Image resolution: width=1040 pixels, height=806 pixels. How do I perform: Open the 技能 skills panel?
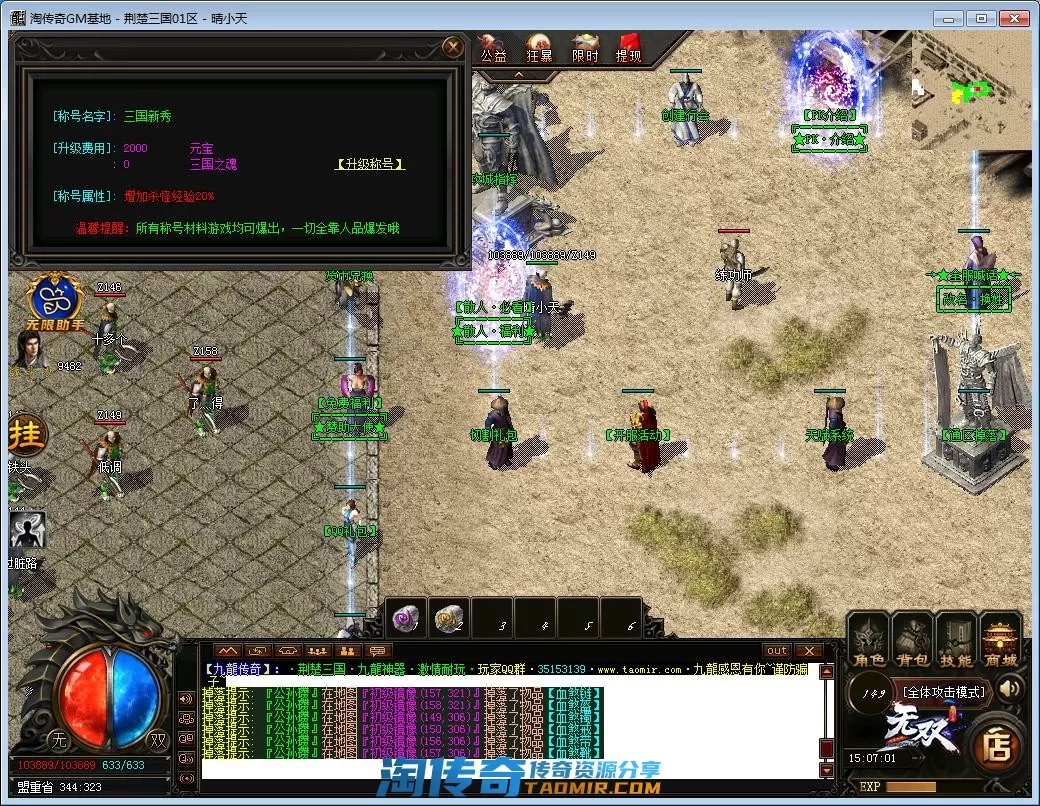[x=956, y=640]
